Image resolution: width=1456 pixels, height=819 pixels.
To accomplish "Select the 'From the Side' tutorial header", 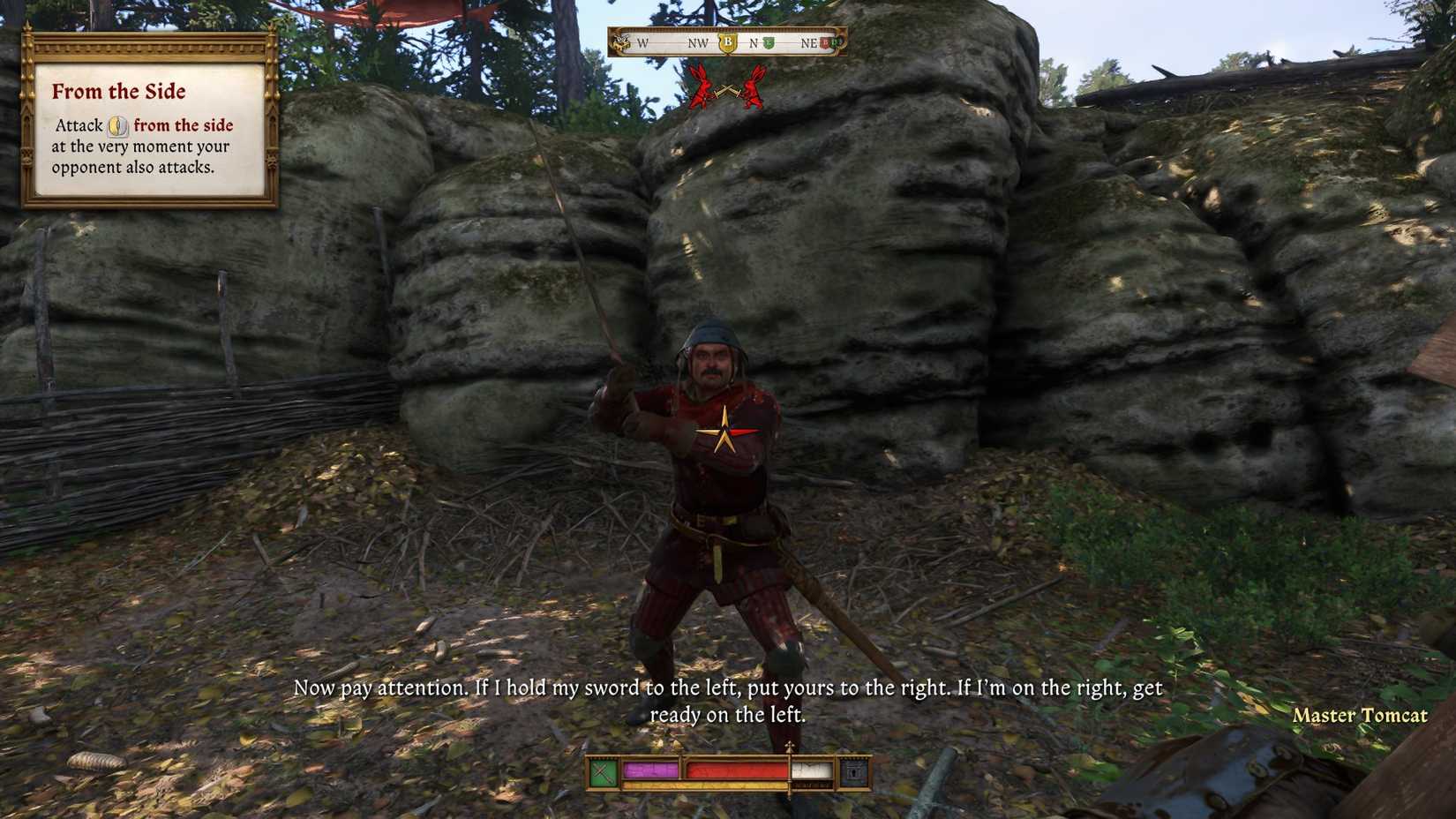I will pyautogui.click(x=120, y=91).
